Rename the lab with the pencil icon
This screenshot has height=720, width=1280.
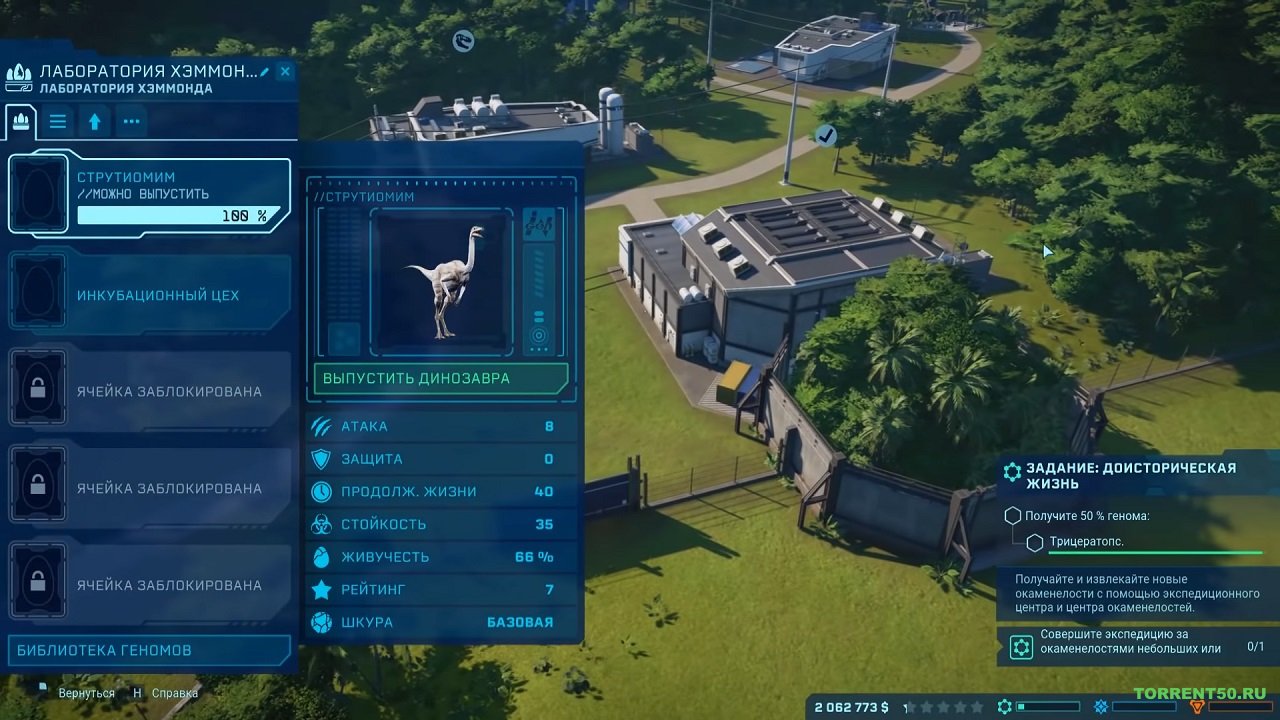click(x=265, y=72)
